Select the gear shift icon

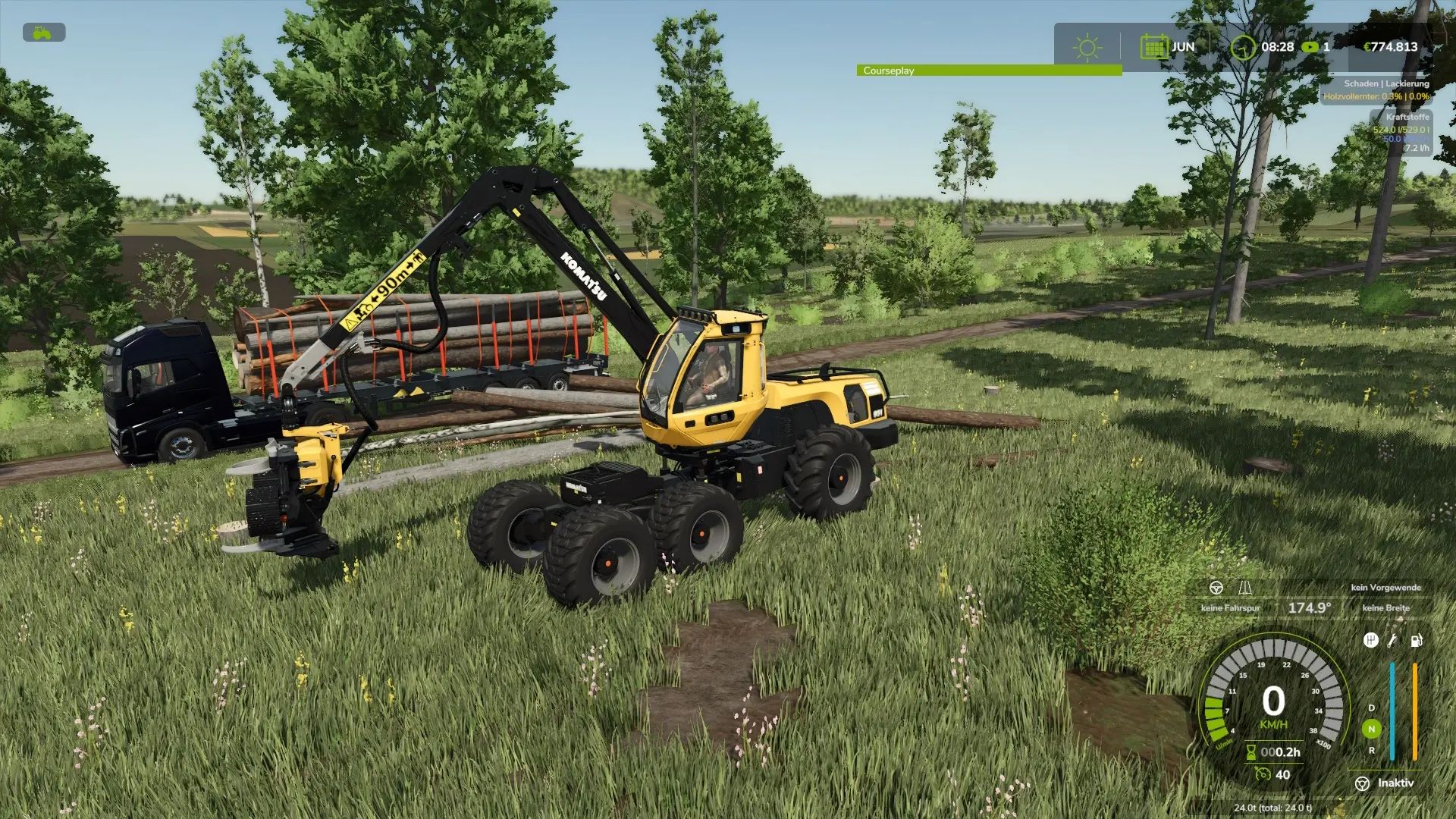point(1370,641)
